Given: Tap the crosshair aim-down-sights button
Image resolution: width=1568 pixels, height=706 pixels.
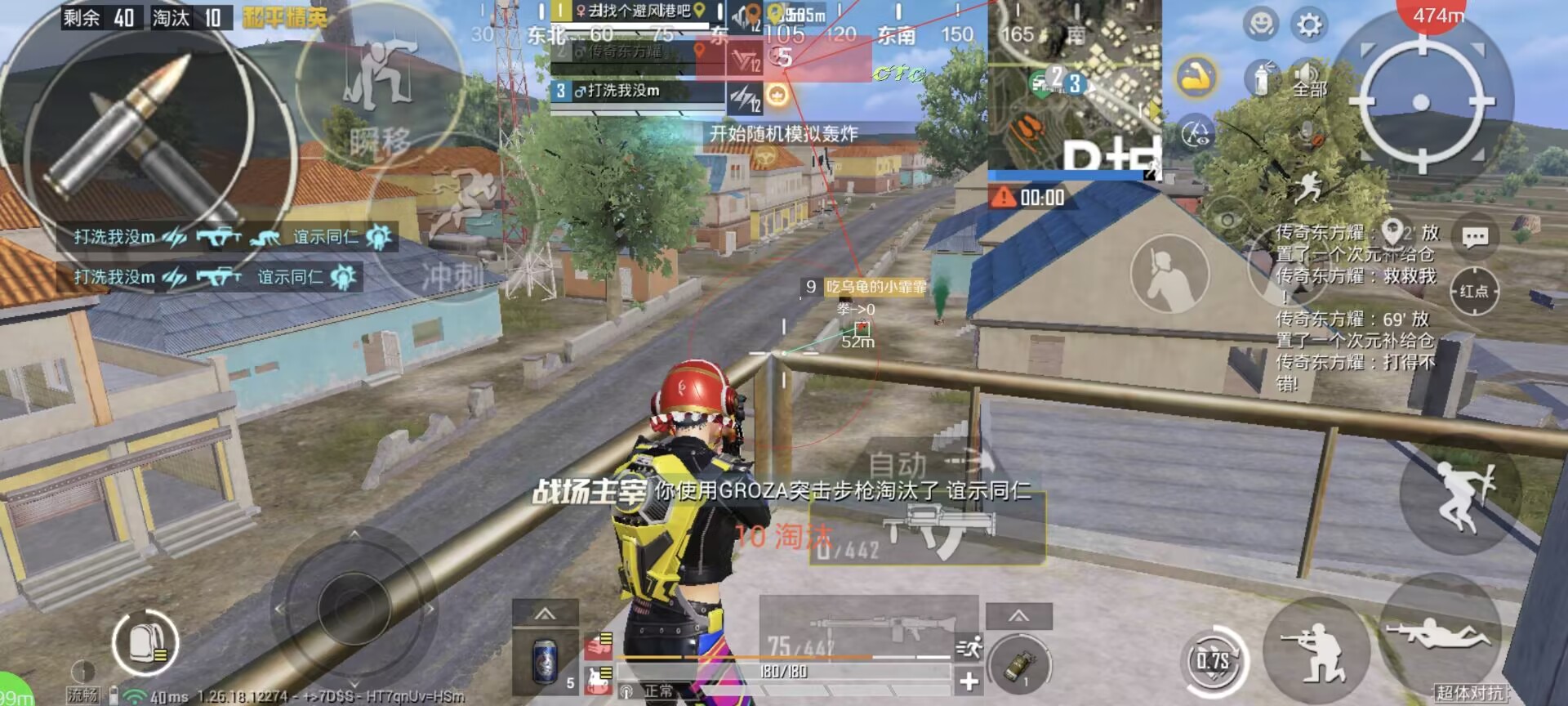Looking at the screenshot, I should click(1421, 102).
